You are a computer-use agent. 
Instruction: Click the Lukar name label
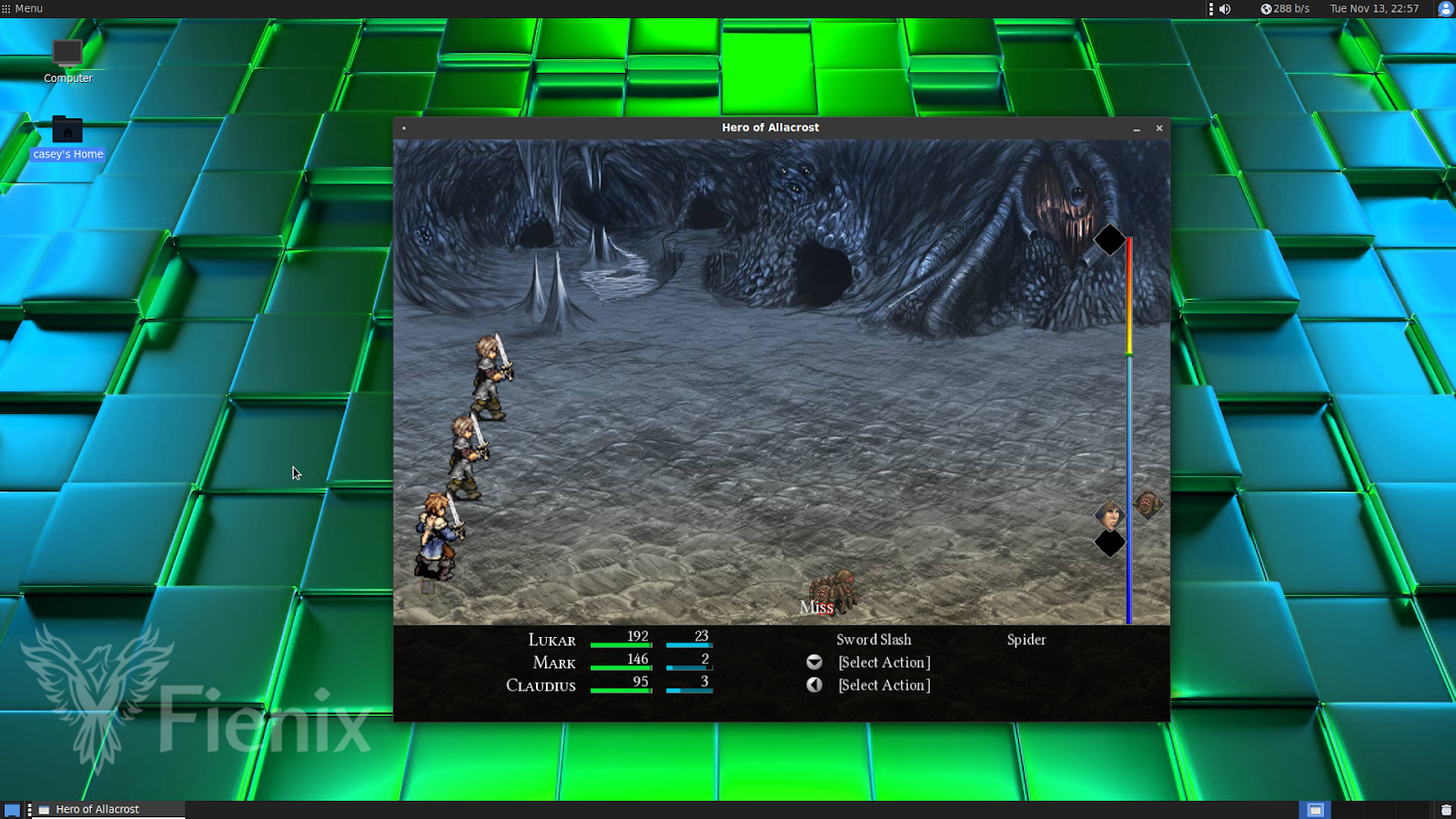click(551, 641)
